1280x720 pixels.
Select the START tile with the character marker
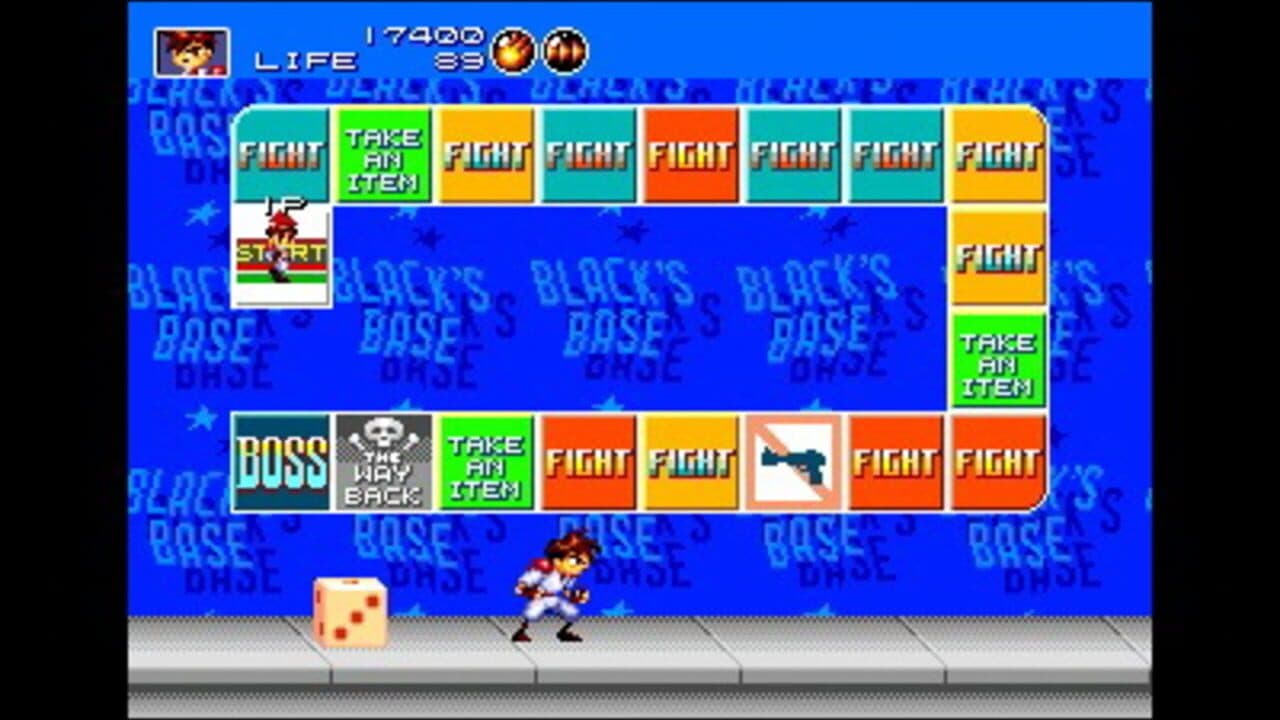[282, 250]
